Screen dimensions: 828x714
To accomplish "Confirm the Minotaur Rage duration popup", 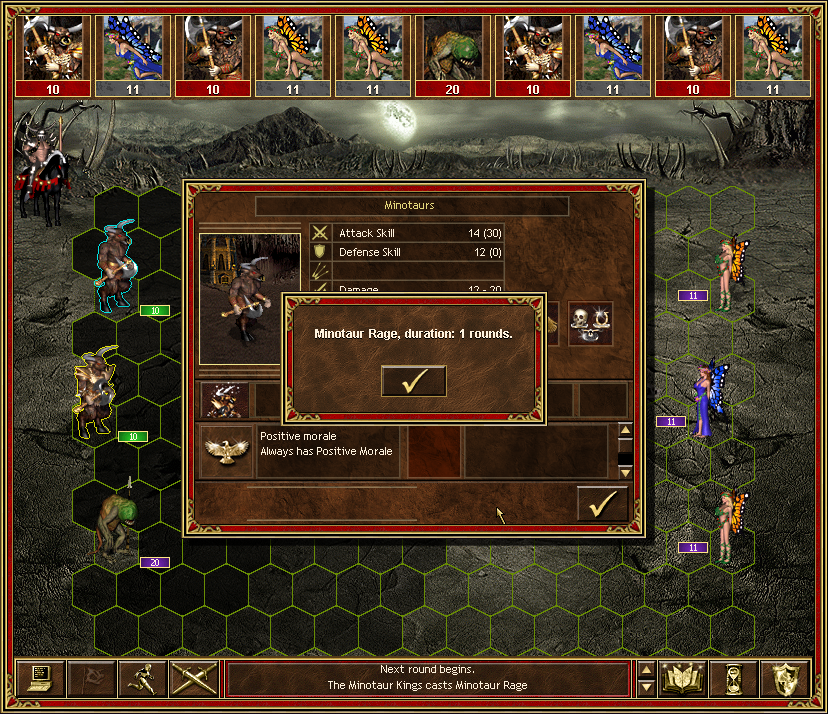I will [413, 381].
